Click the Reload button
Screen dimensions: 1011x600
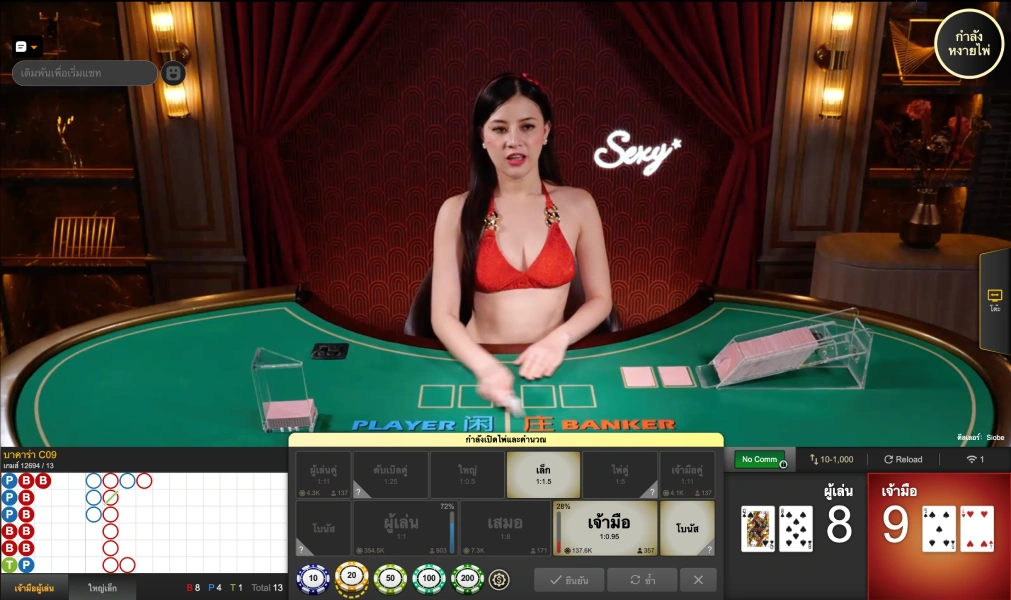903,460
